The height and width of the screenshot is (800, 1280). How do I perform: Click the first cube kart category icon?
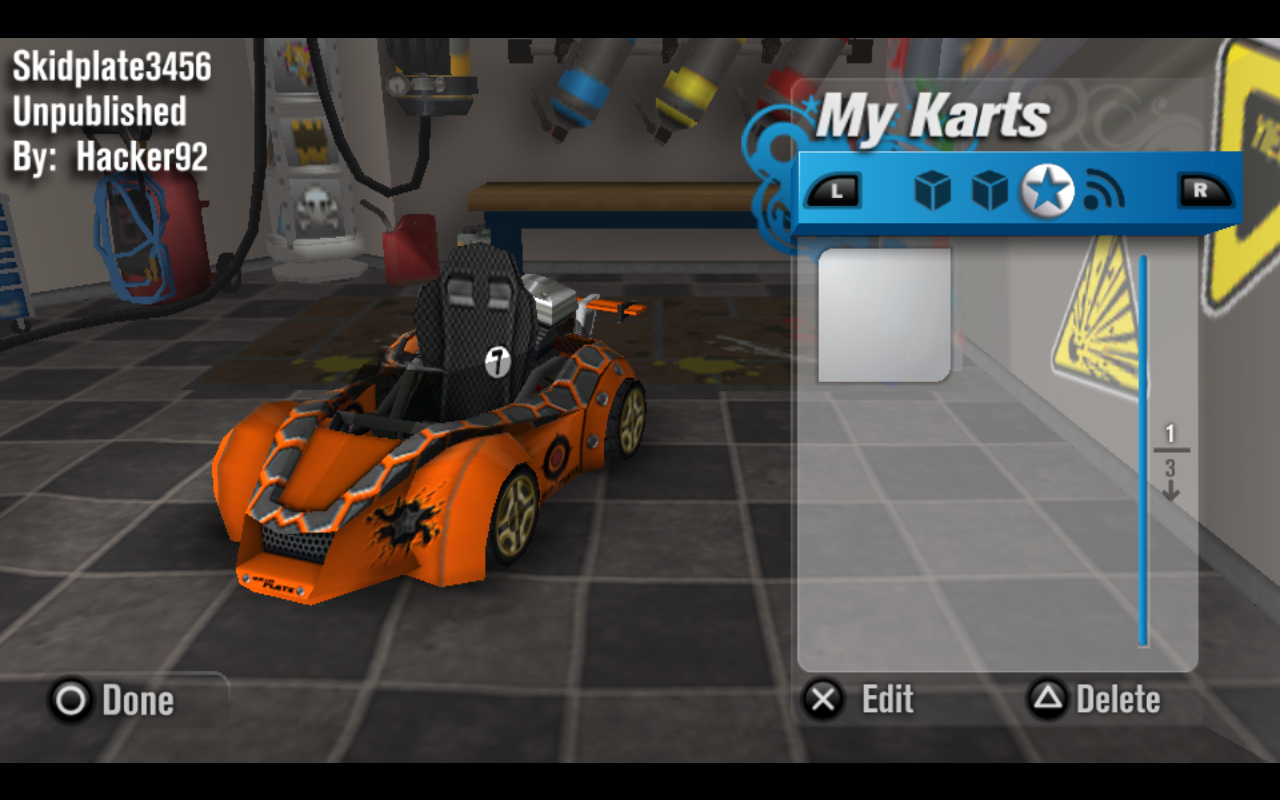click(x=931, y=189)
